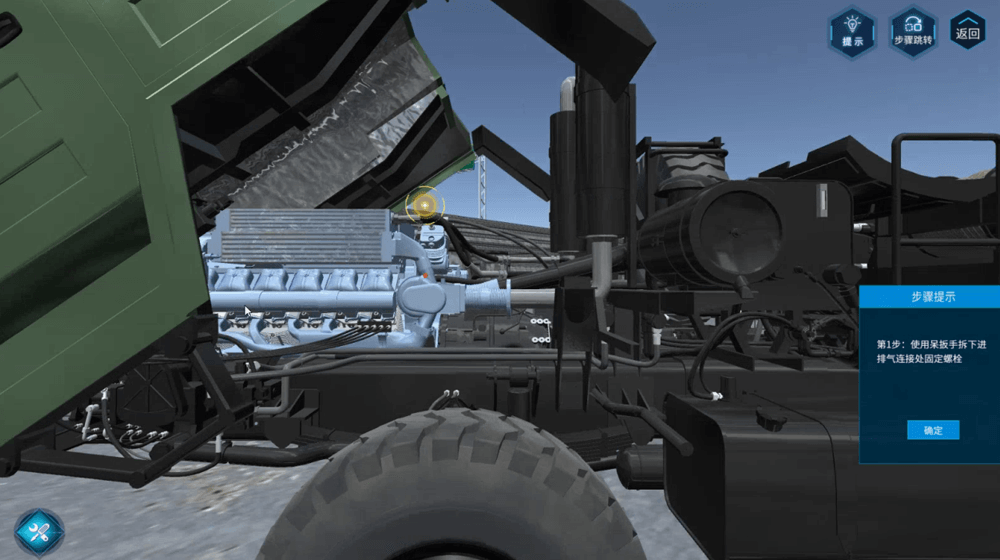Confirm the step hint with 确定

point(932,430)
